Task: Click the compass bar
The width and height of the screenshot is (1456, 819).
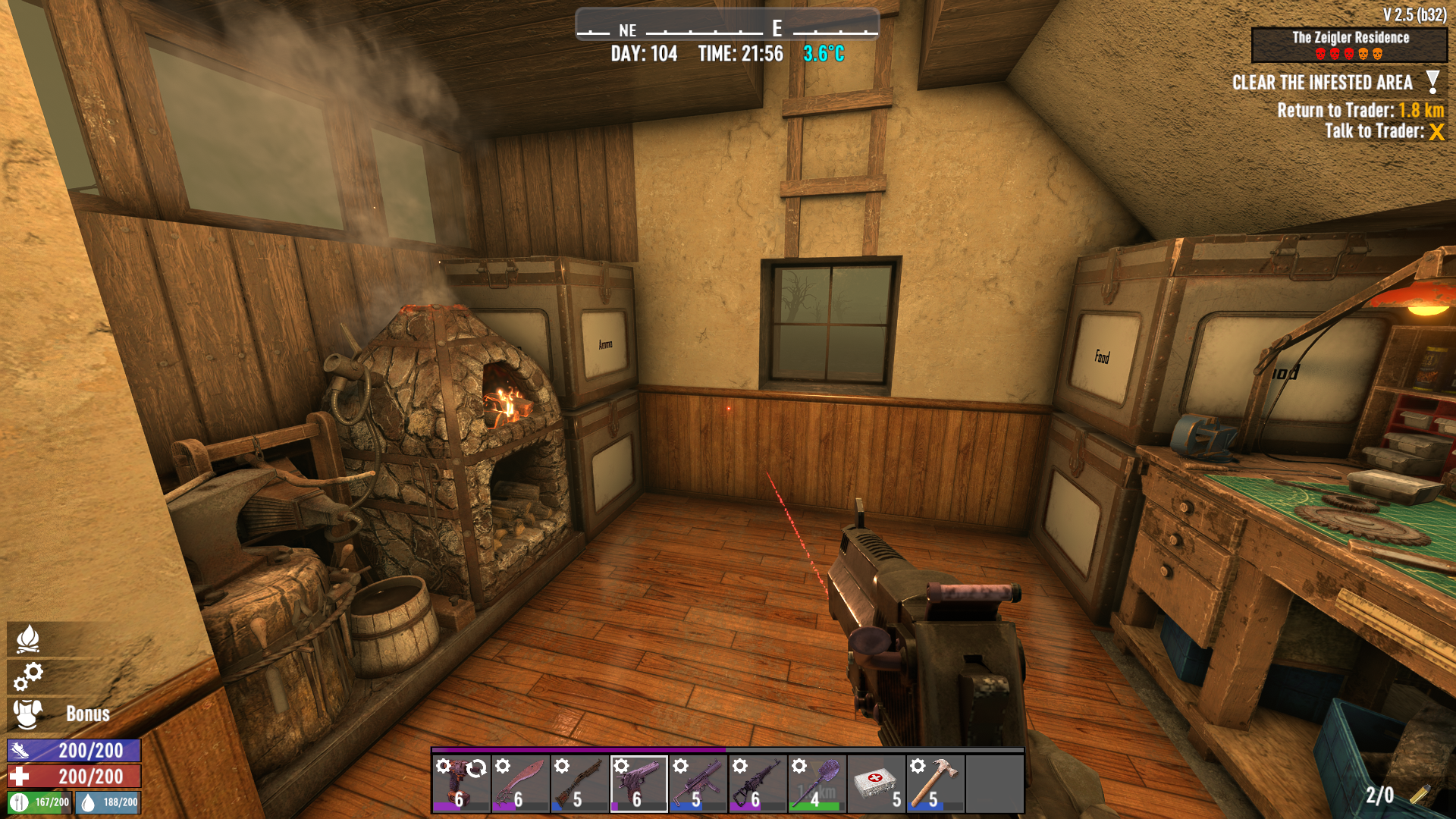Action: [x=726, y=25]
